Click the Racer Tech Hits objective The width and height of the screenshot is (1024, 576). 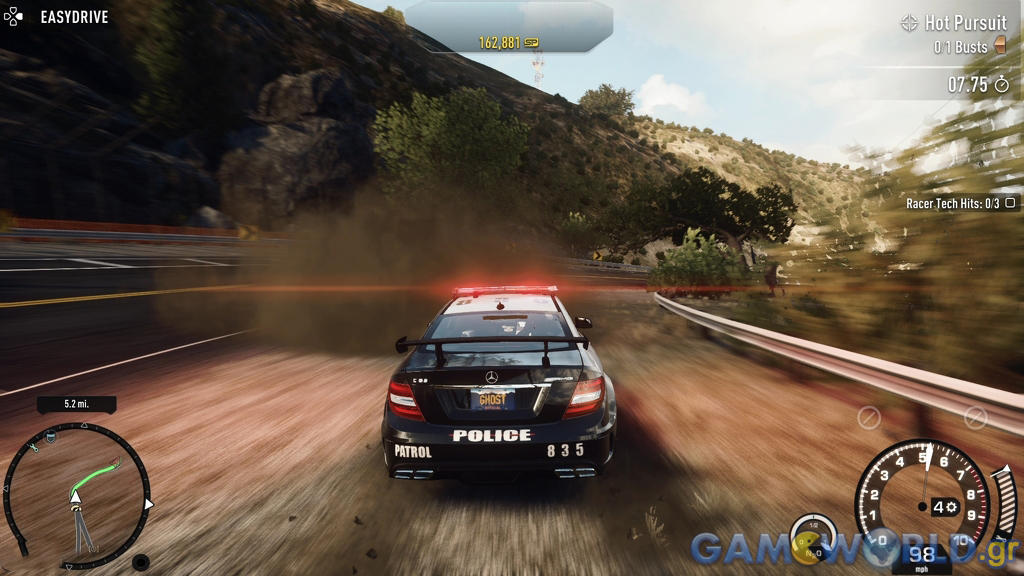tap(959, 203)
